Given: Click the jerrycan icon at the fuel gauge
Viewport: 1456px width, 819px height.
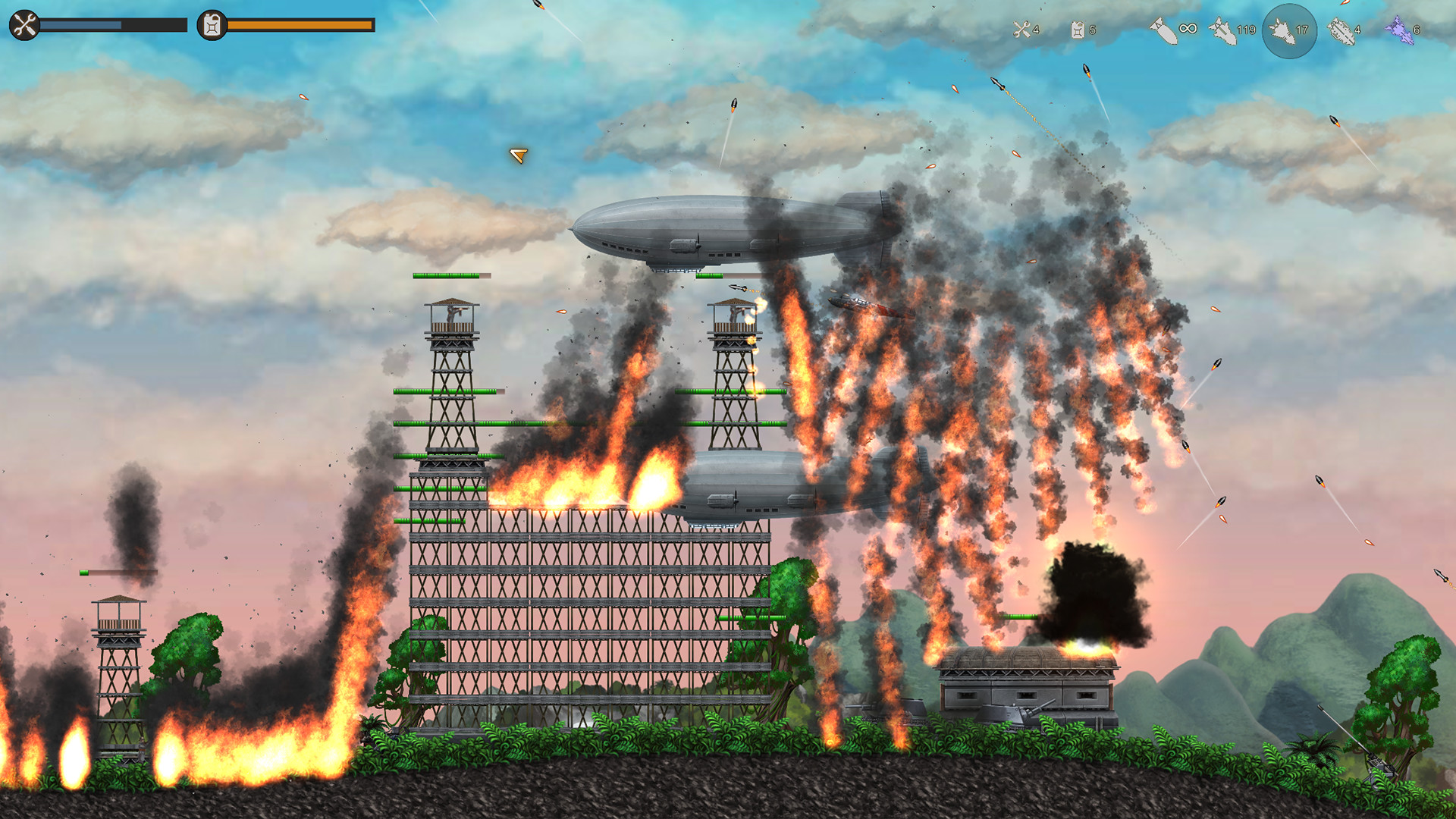Looking at the screenshot, I should coord(210,25).
